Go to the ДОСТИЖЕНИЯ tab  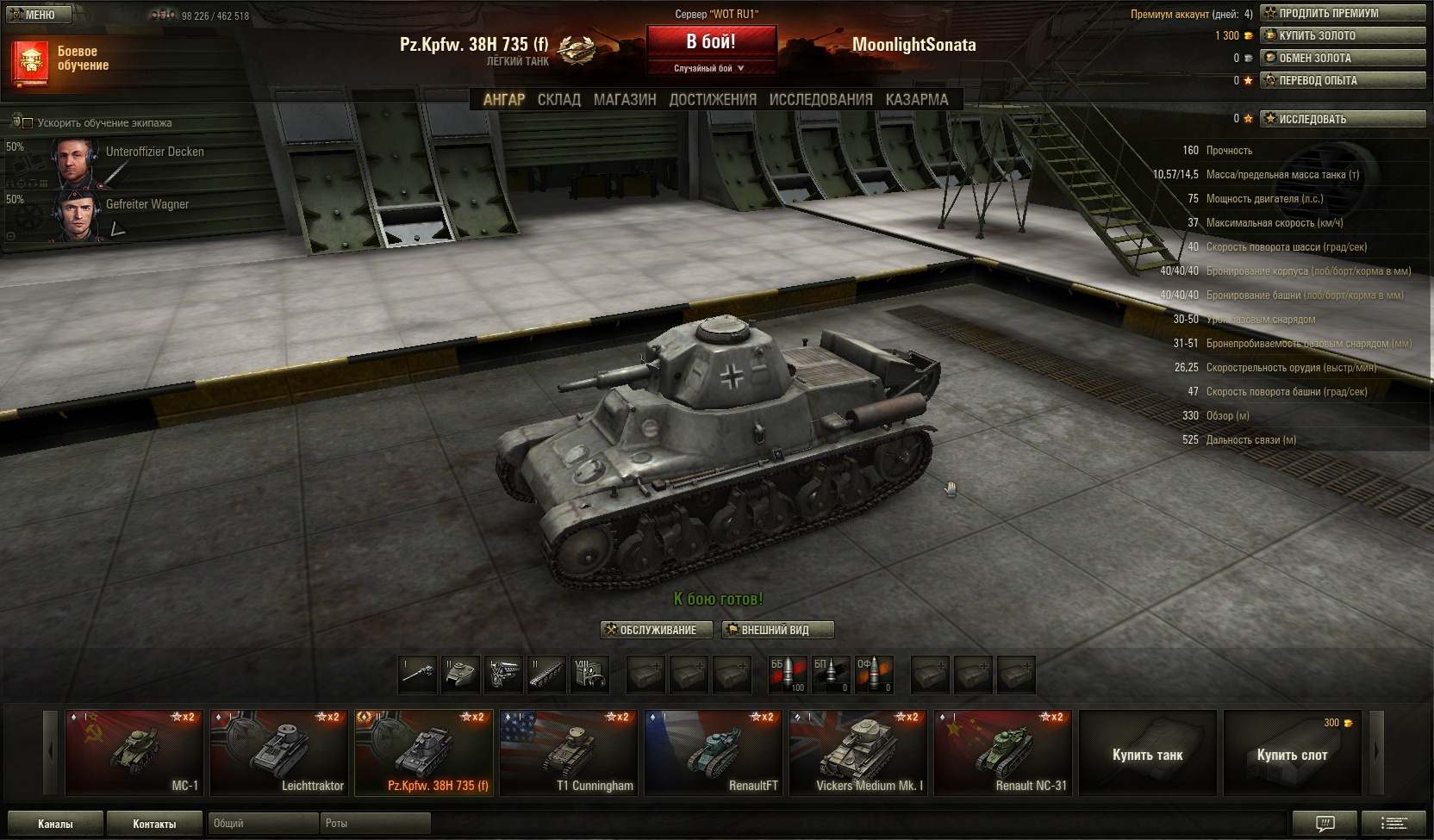click(713, 100)
